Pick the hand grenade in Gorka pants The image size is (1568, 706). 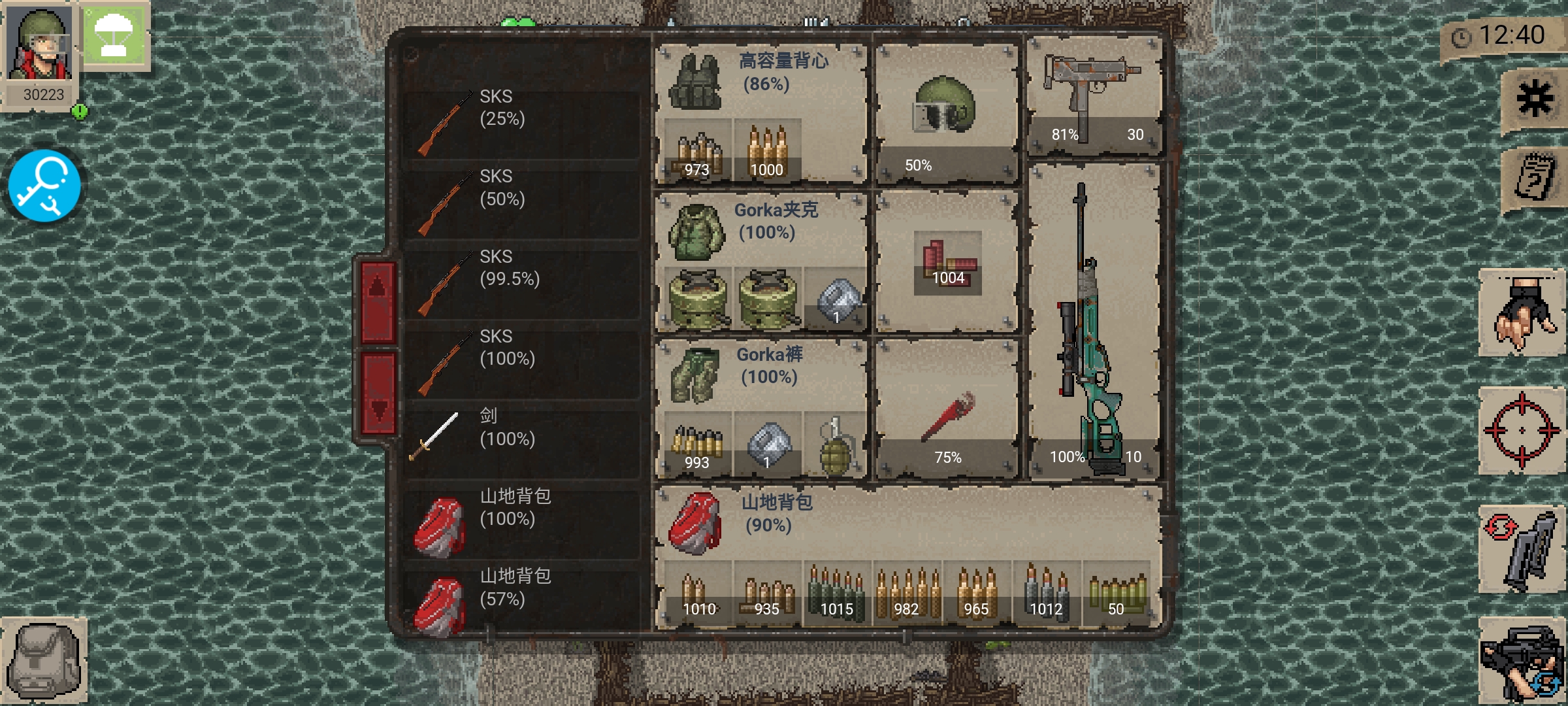click(x=835, y=446)
